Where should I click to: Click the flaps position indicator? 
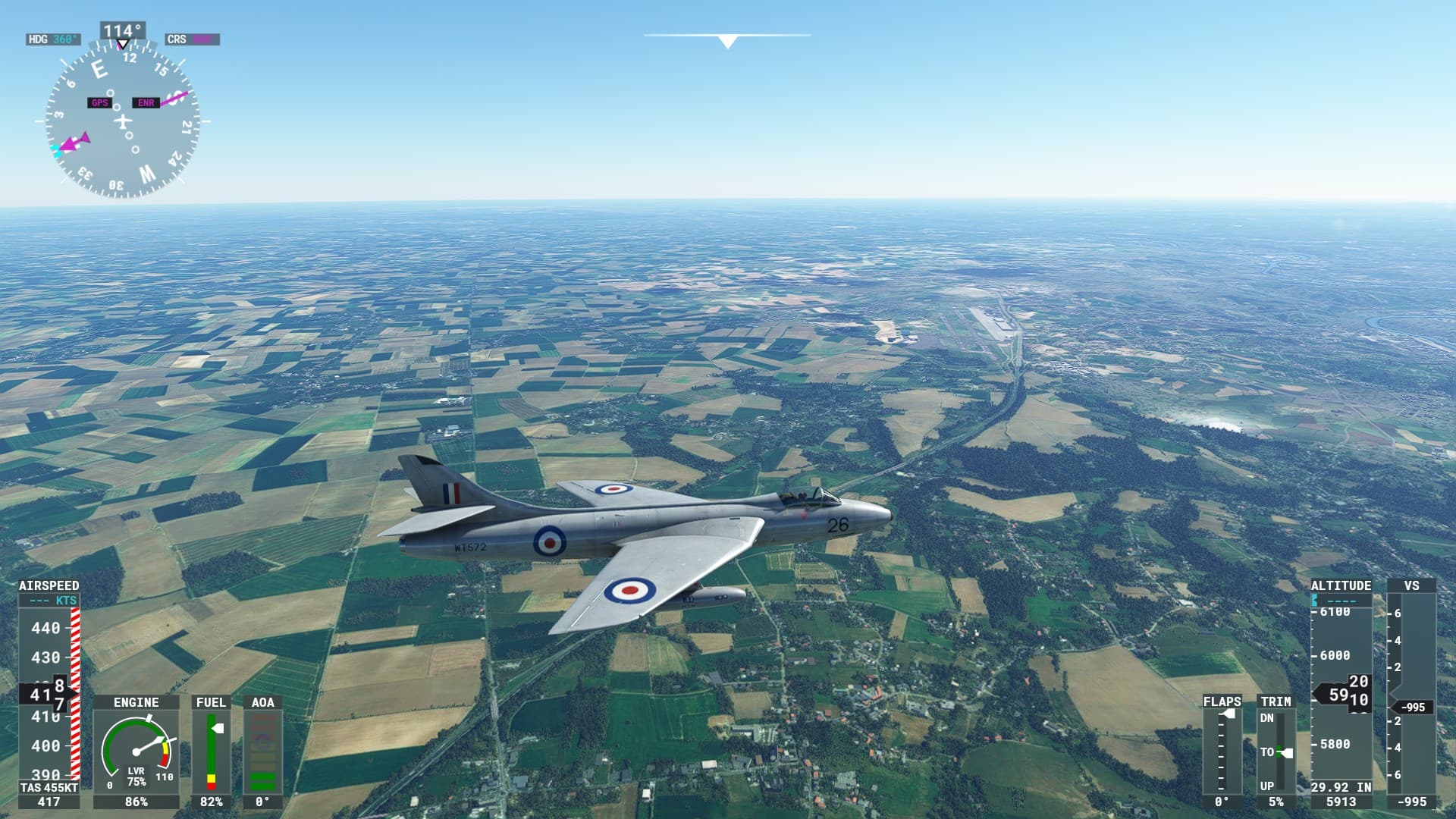(1222, 752)
